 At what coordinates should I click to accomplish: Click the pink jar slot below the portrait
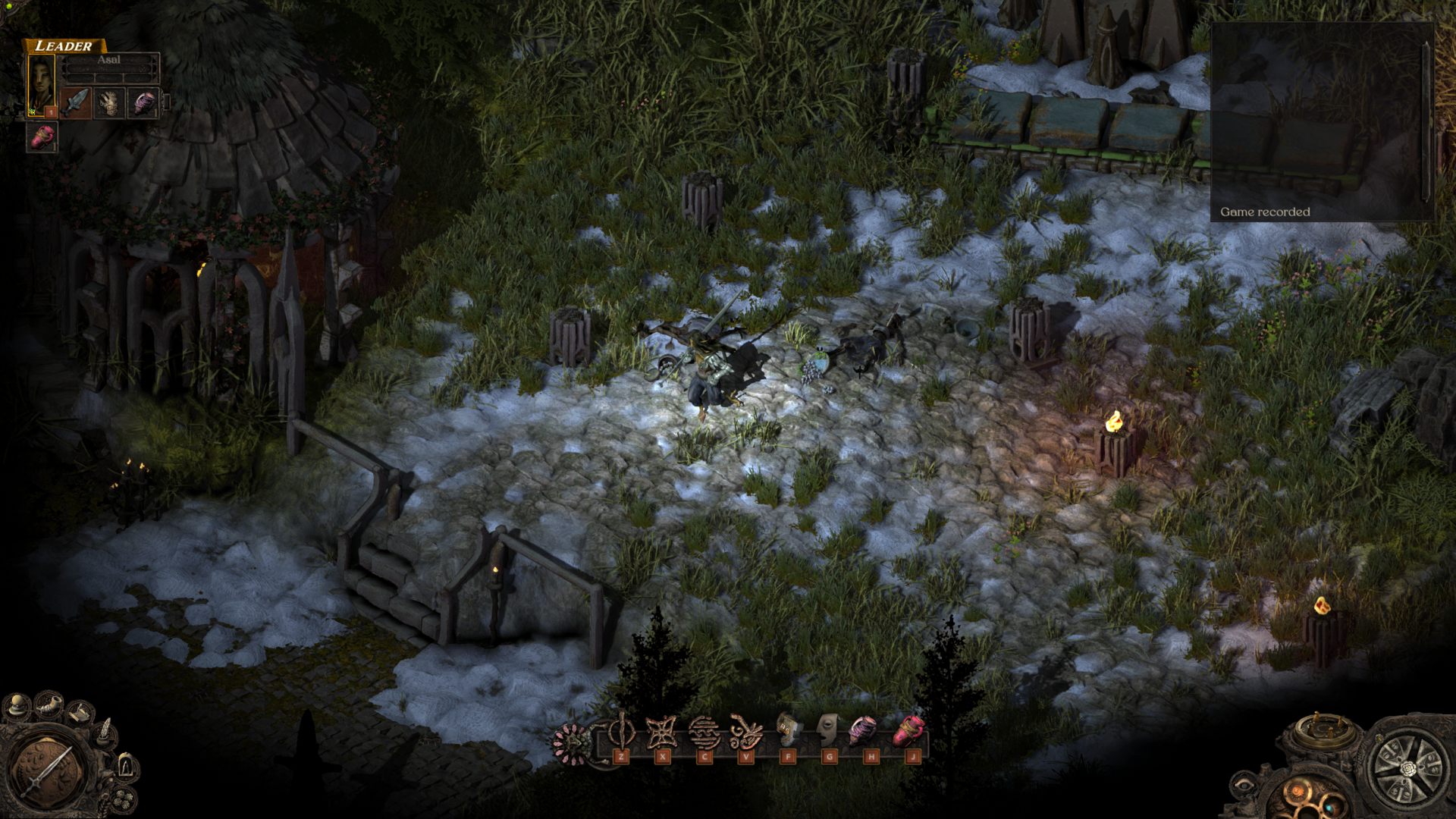(42, 136)
